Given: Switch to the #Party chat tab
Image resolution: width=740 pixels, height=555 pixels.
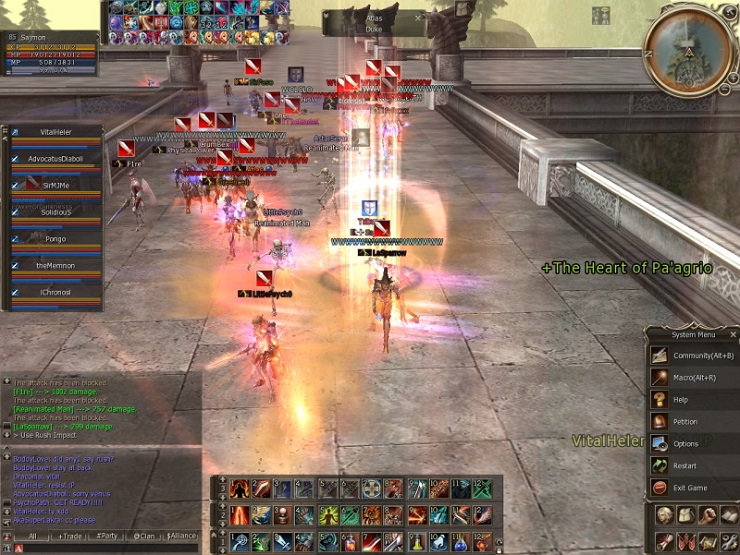Looking at the screenshot, I should pyautogui.click(x=109, y=536).
